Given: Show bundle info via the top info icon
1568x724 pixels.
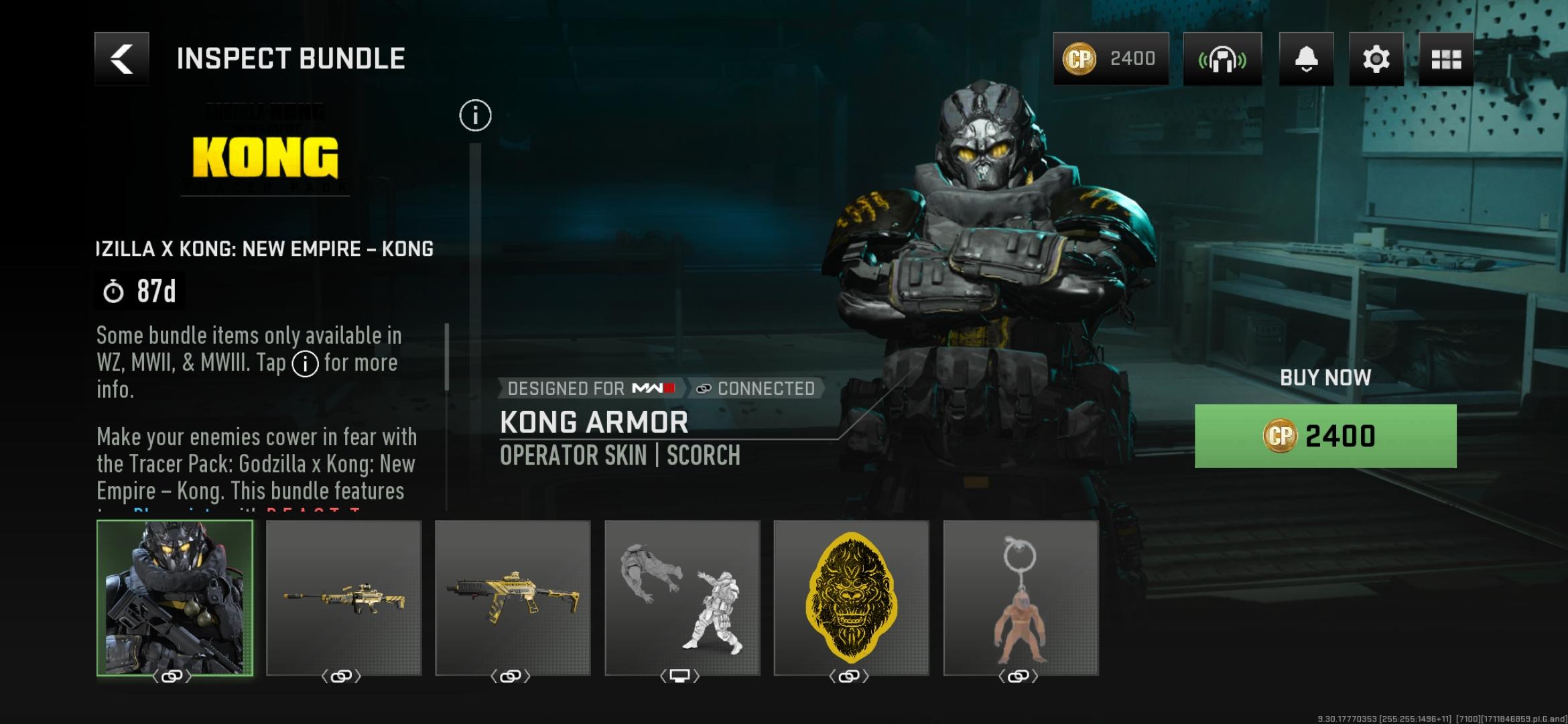Looking at the screenshot, I should click(x=475, y=115).
